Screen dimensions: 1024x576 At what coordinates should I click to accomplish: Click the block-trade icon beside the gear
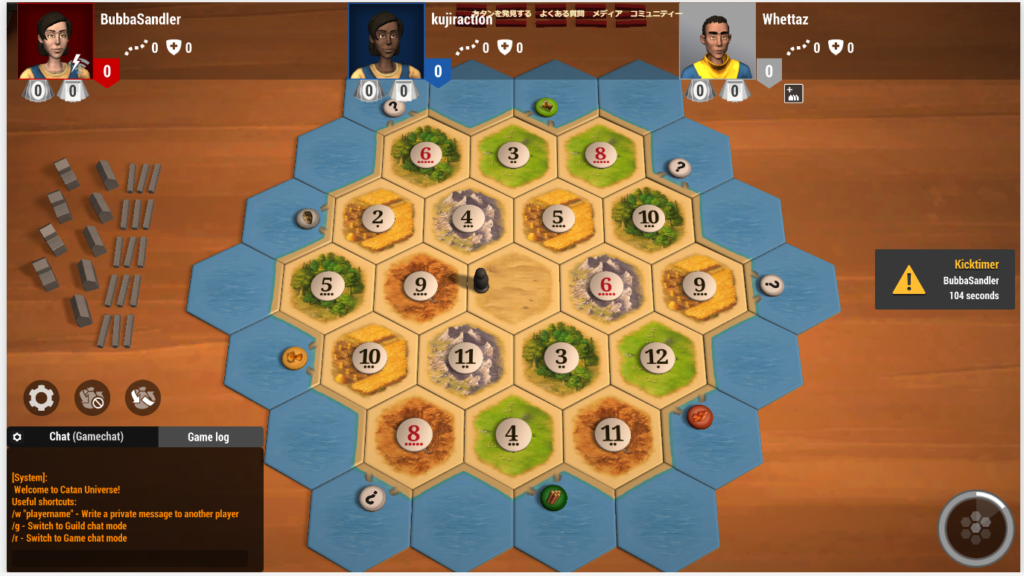coord(92,398)
